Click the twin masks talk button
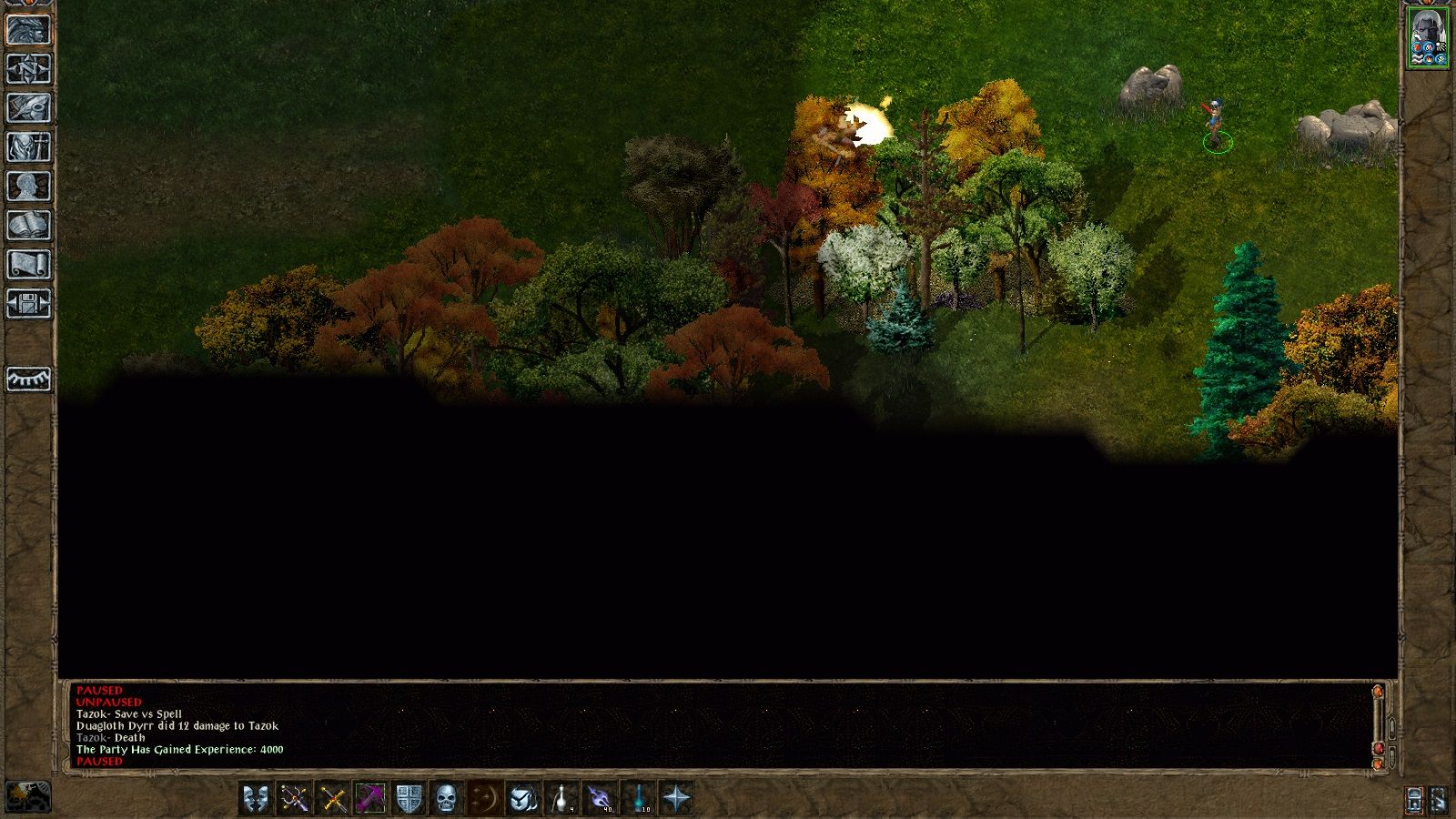1456x819 pixels. [x=256, y=799]
